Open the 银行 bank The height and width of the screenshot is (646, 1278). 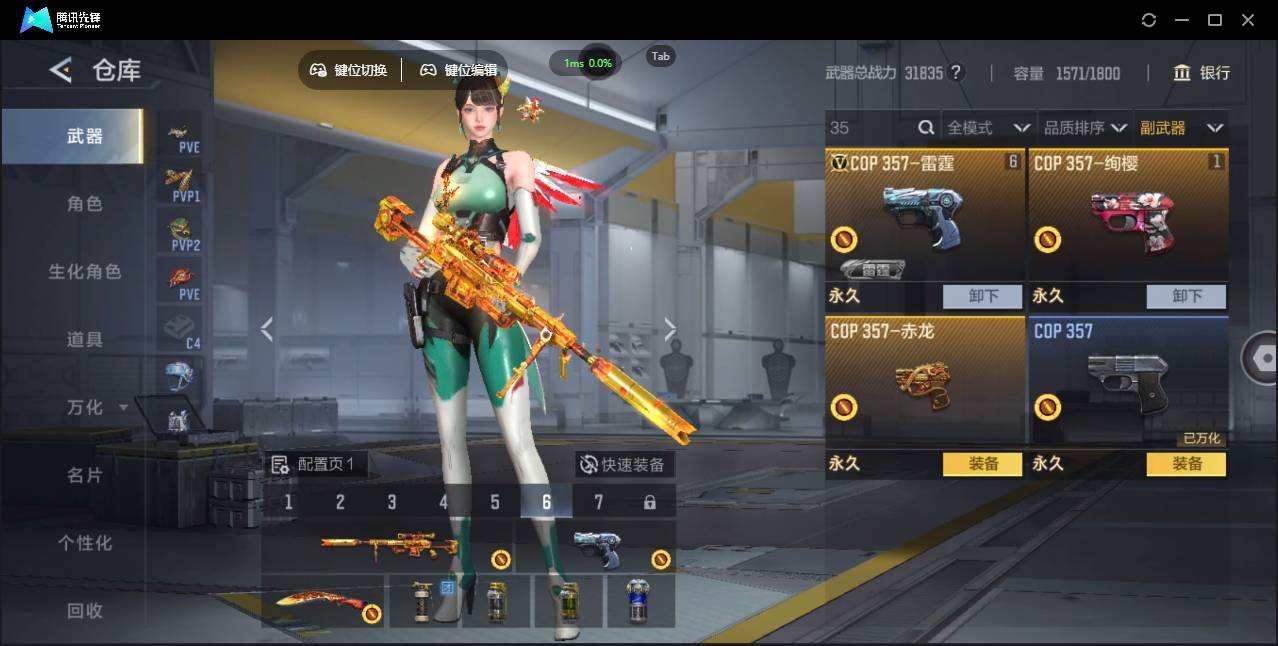pyautogui.click(x=1202, y=73)
